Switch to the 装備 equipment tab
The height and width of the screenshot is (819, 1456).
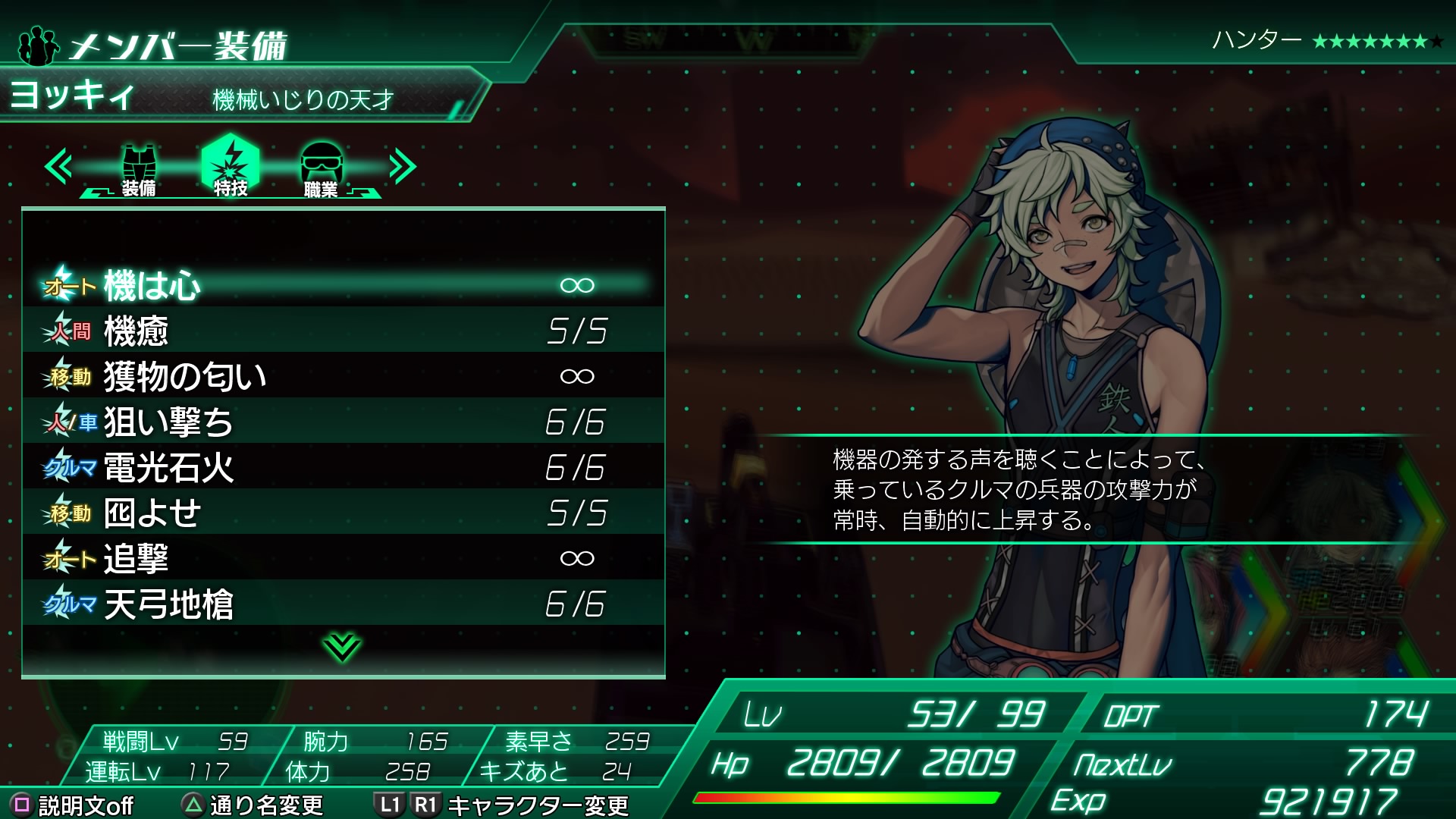(x=139, y=168)
